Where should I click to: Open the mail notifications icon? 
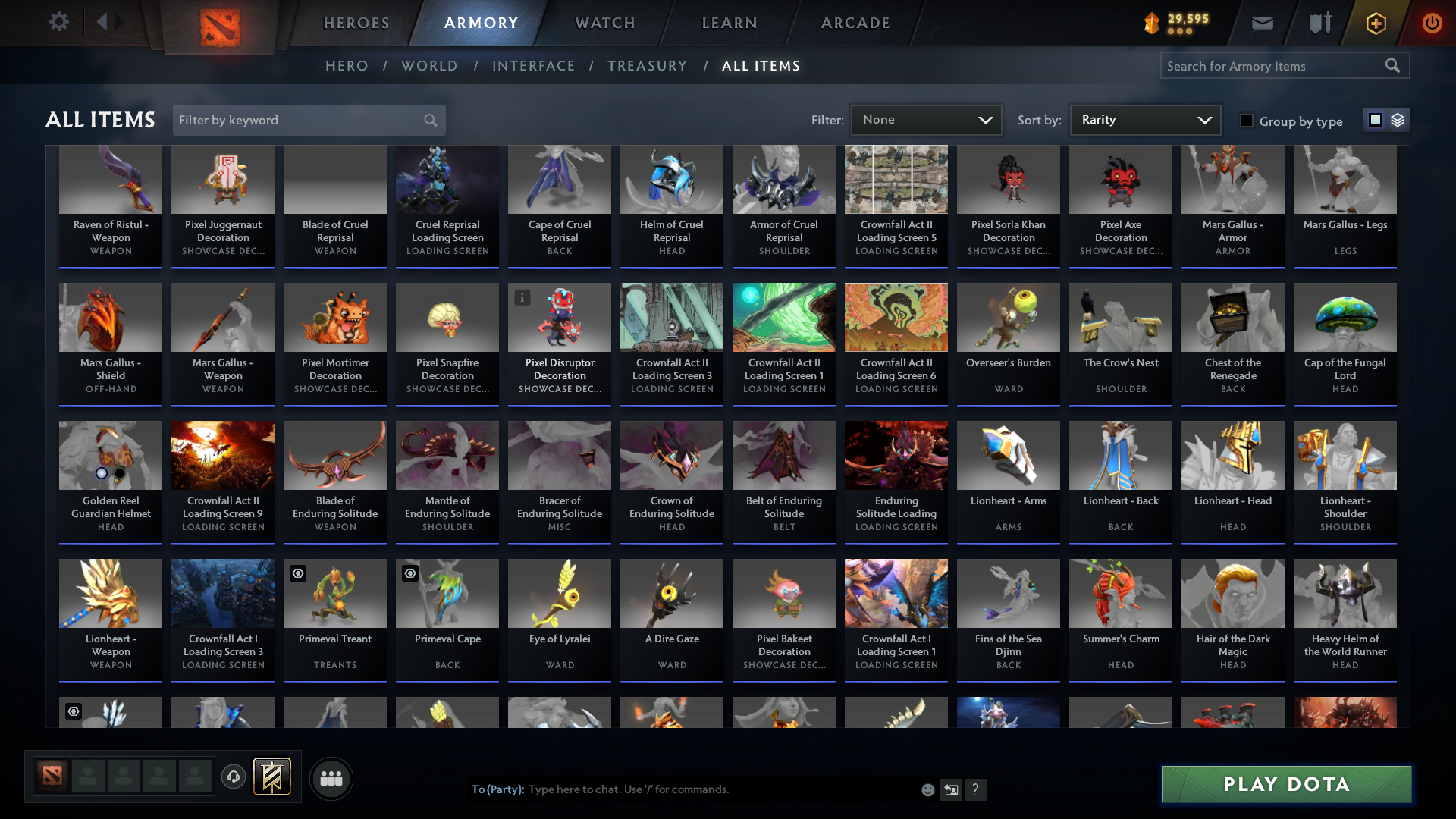coord(1262,23)
